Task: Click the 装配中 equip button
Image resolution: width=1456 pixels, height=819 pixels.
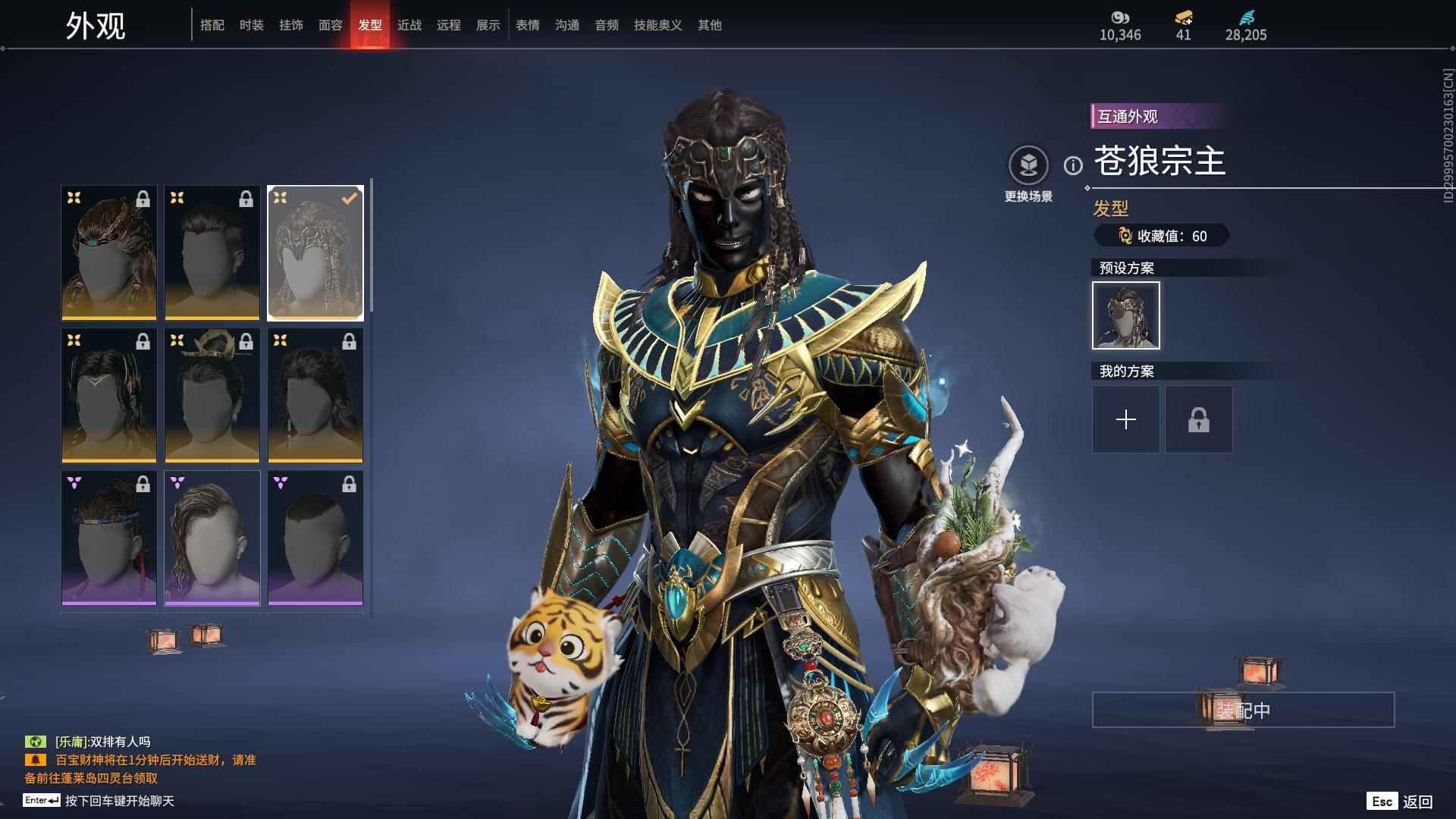Action: click(1243, 710)
